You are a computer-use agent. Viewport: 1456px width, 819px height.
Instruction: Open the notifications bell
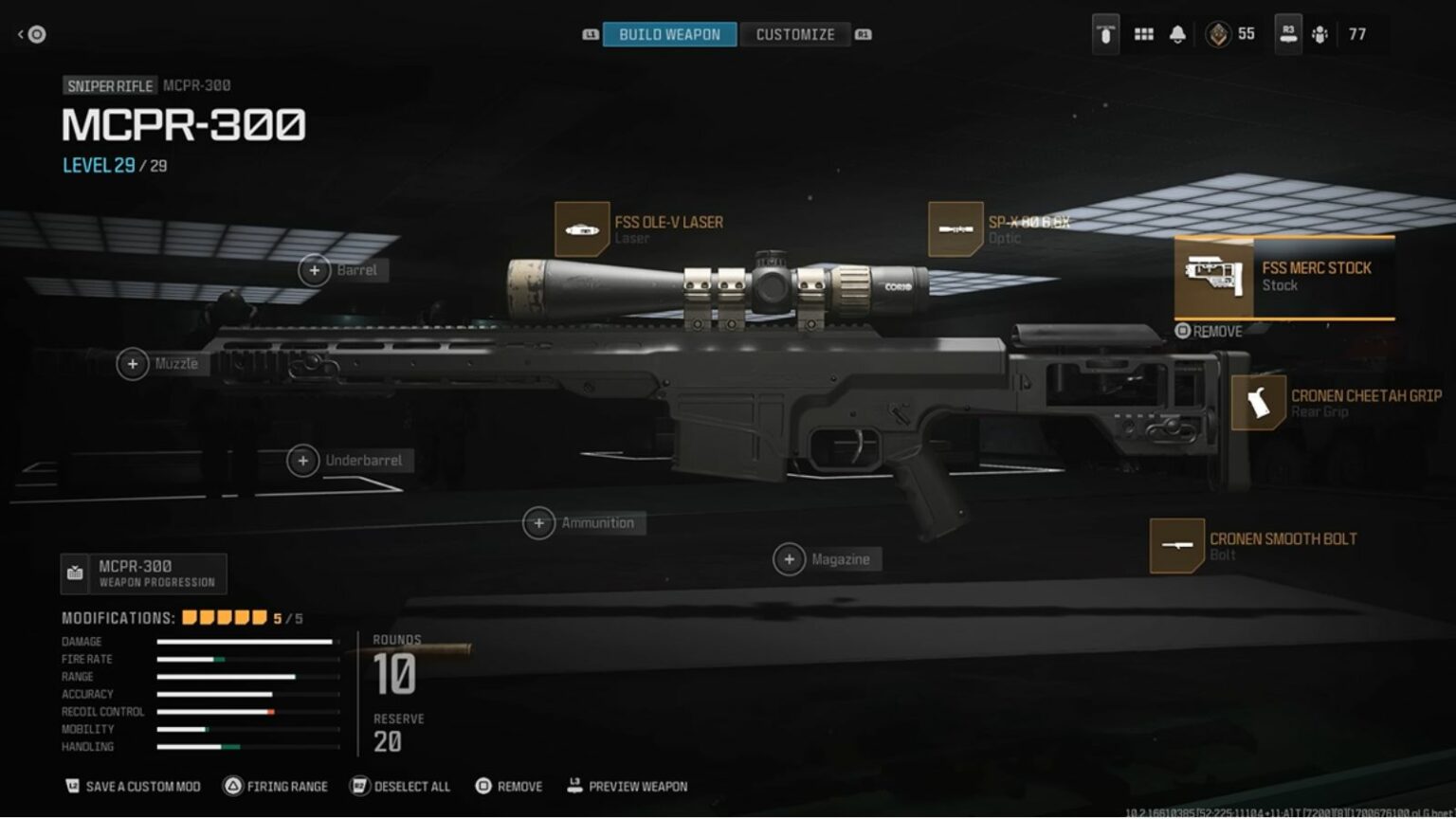1177,34
